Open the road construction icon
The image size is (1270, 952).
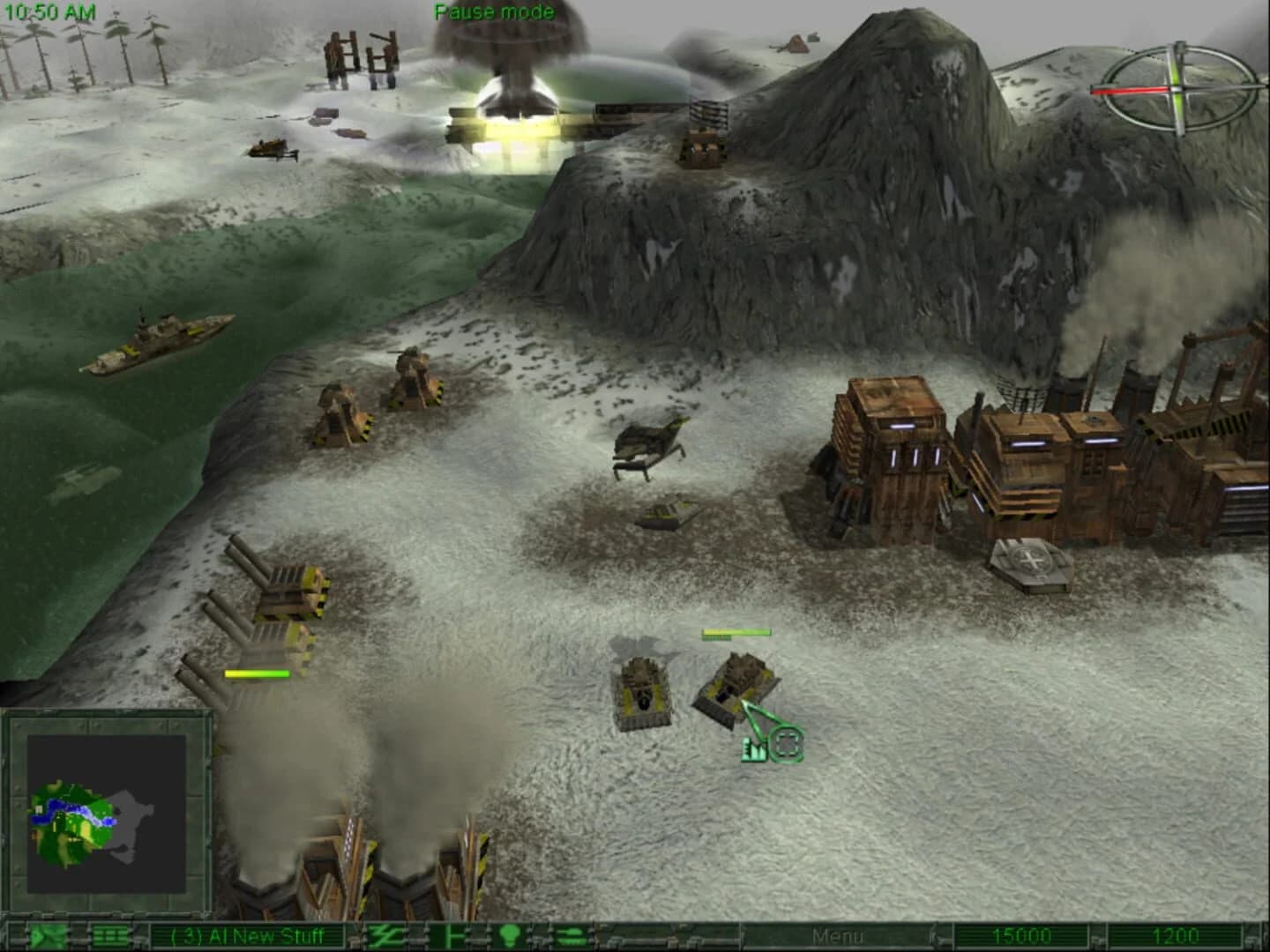coord(384,937)
